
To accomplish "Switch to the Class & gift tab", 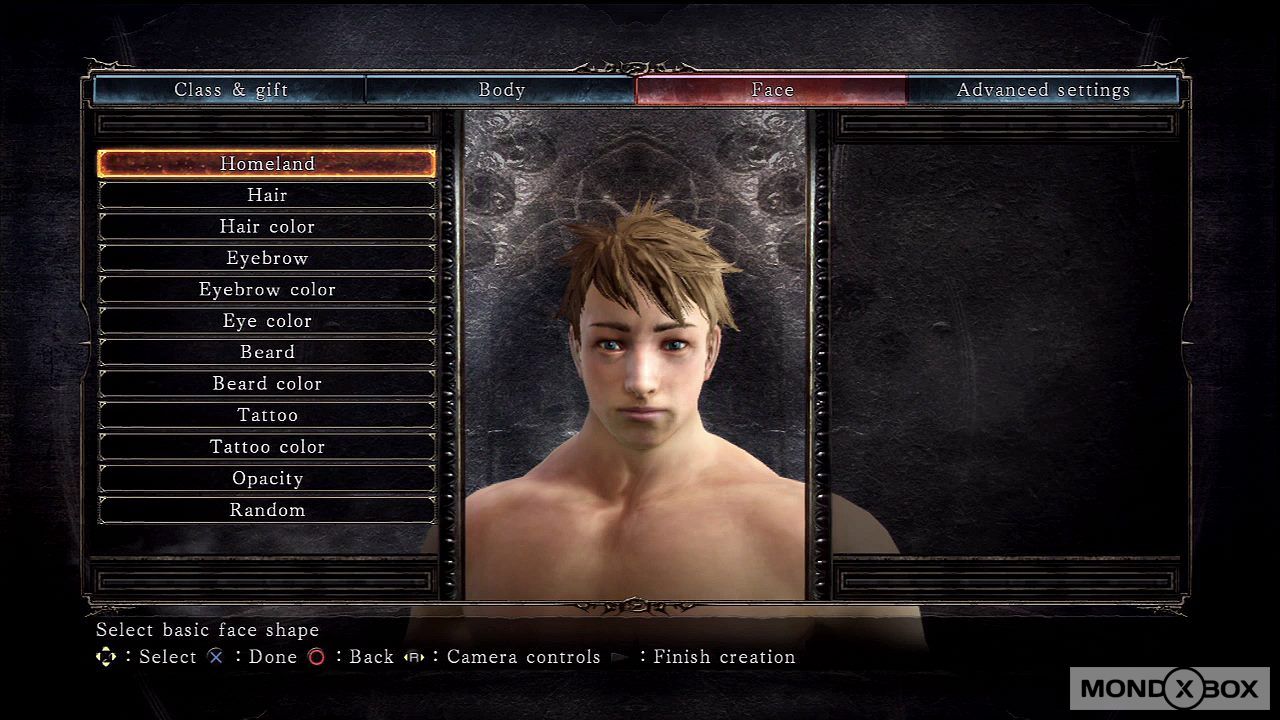I will [x=231, y=90].
